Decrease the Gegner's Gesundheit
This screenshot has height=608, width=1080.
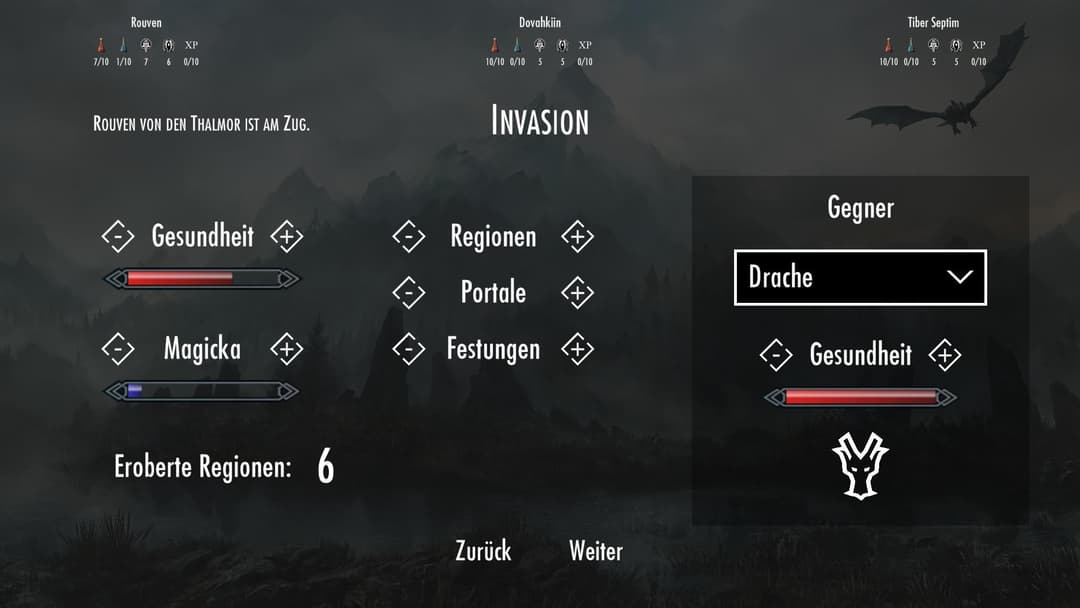pyautogui.click(x=776, y=355)
